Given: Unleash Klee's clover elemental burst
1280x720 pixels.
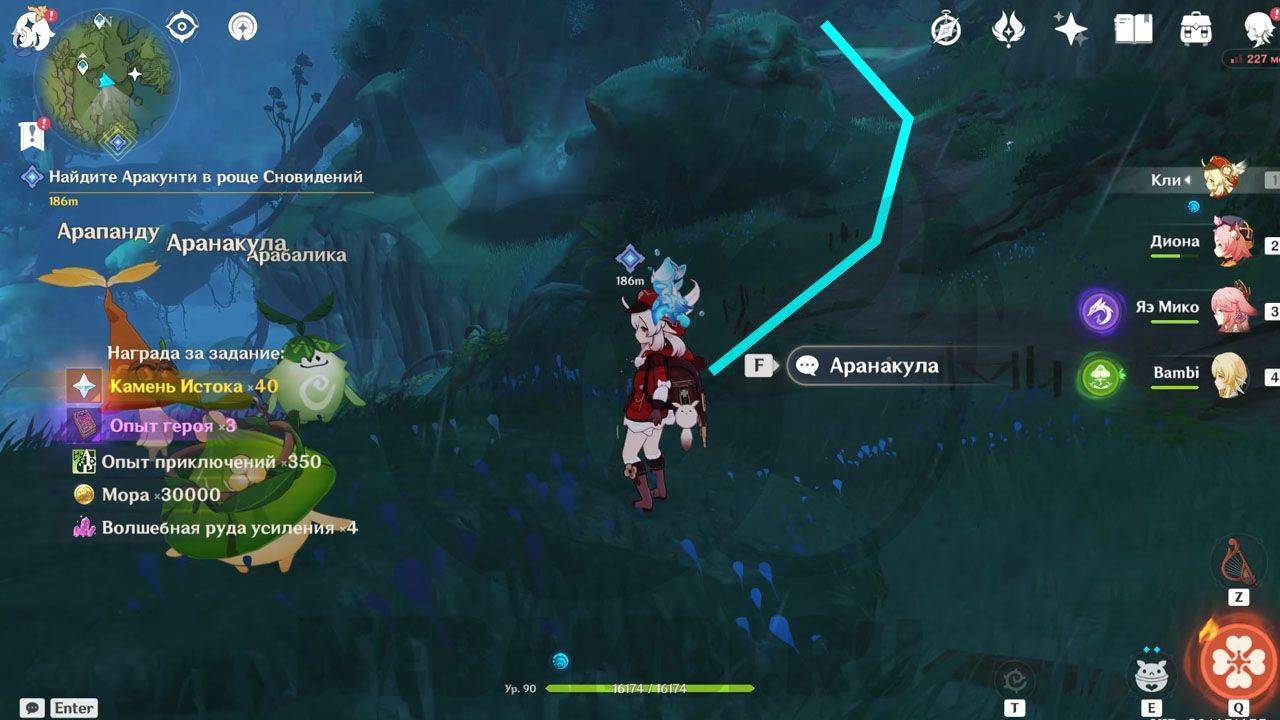Looking at the screenshot, I should 1238,662.
